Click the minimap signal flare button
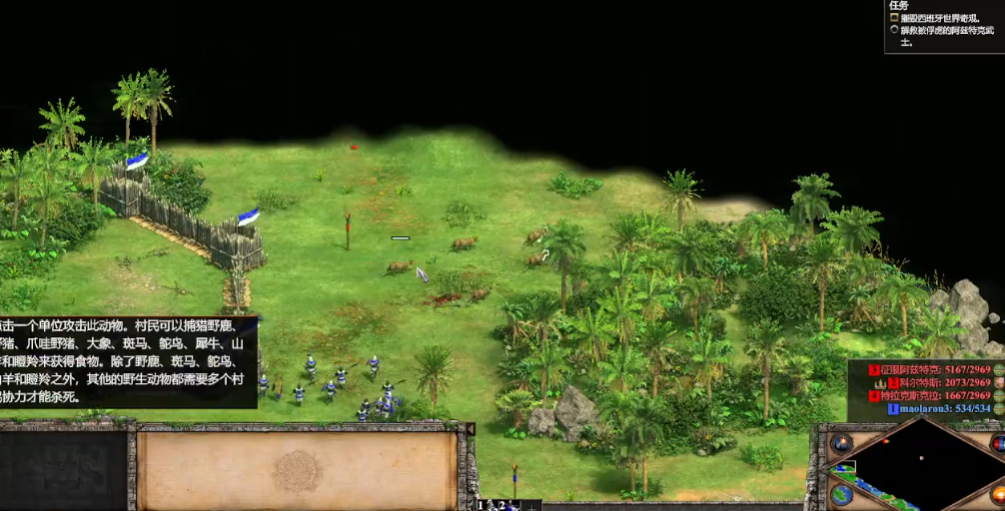This screenshot has height=511, width=1005. click(841, 442)
